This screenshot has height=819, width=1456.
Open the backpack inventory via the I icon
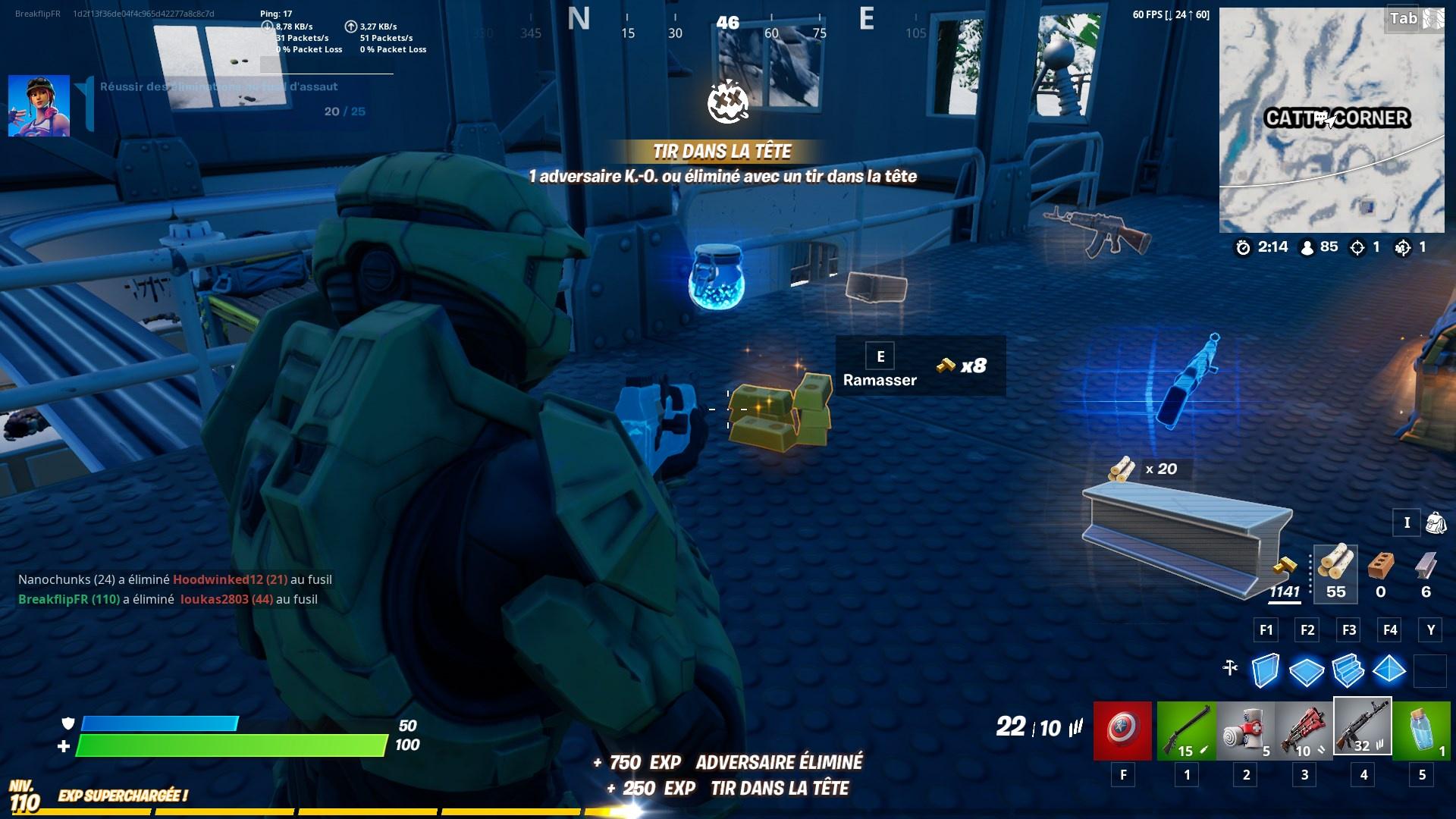coord(1407,523)
